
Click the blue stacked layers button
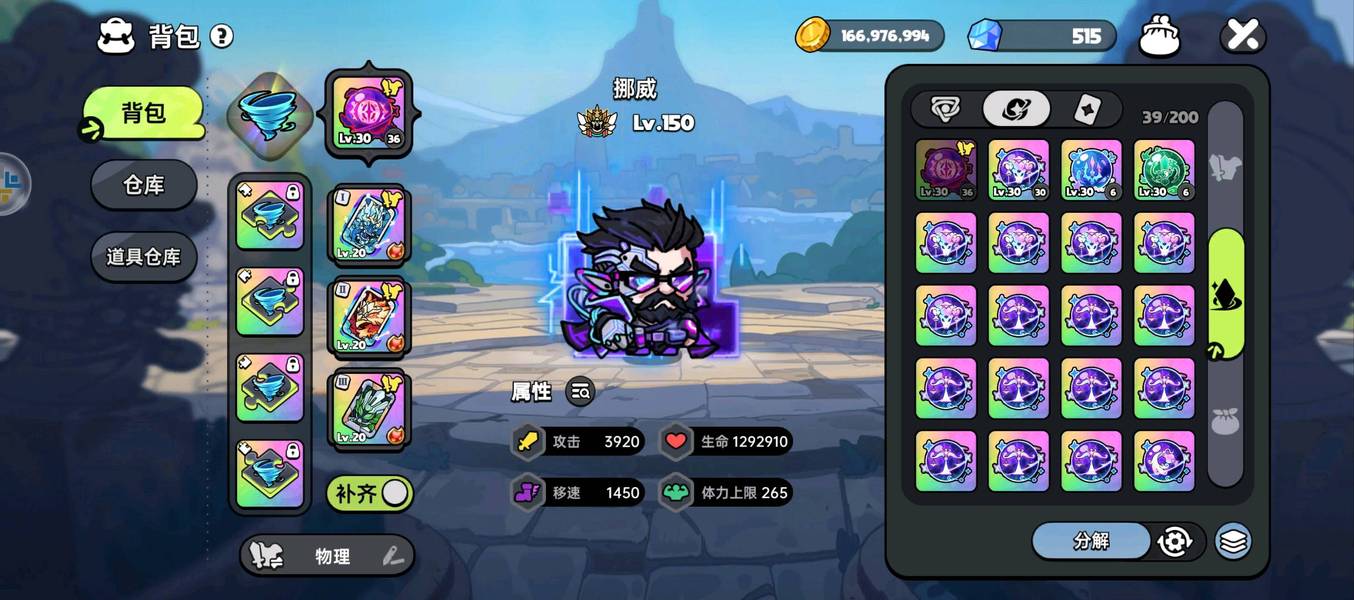click(x=1233, y=541)
